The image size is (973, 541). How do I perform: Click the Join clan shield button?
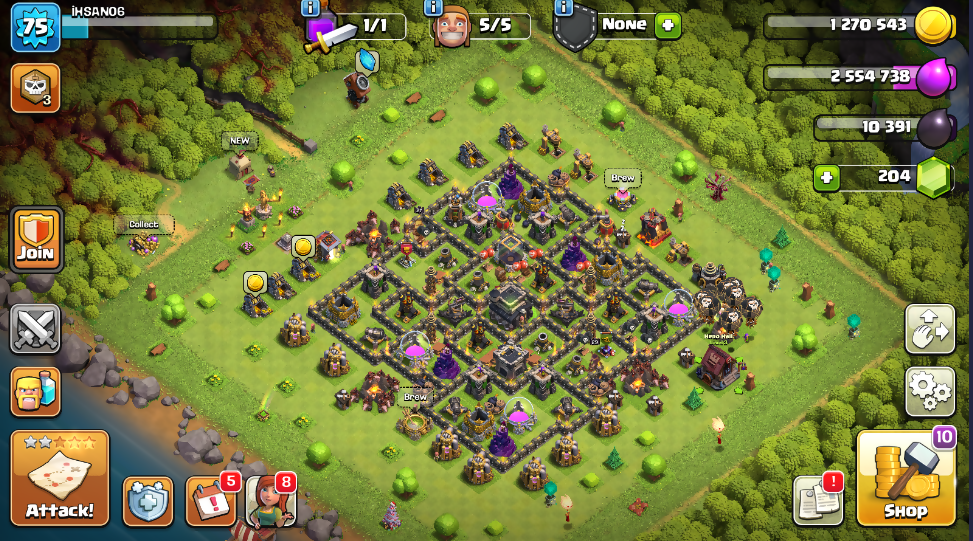coord(36,240)
